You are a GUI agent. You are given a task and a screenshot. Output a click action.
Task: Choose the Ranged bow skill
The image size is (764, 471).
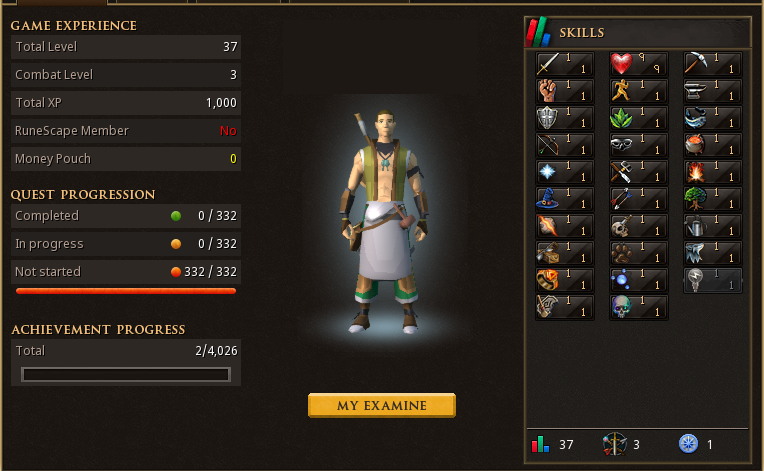coord(564,146)
